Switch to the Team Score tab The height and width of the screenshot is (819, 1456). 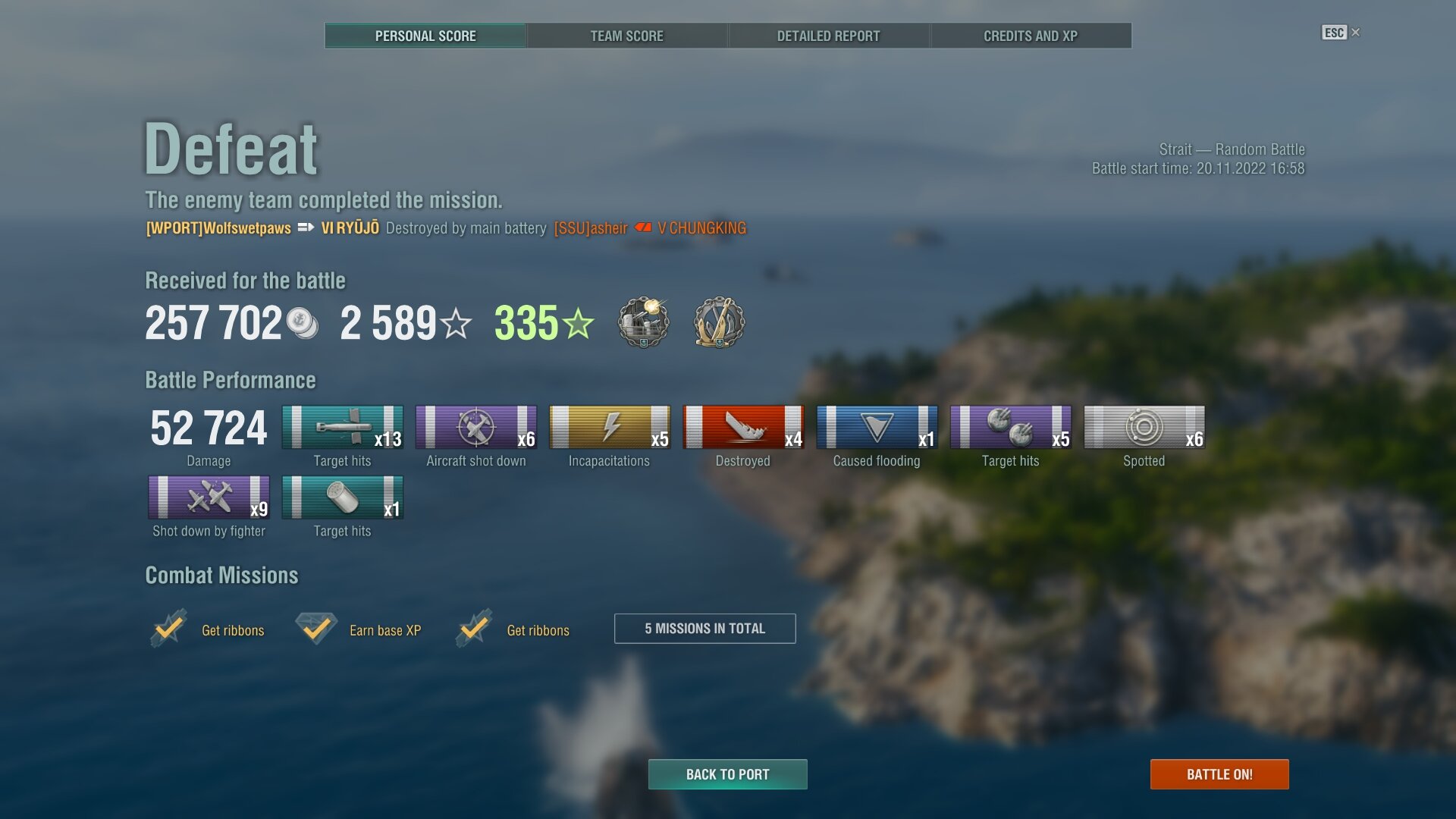pos(626,36)
